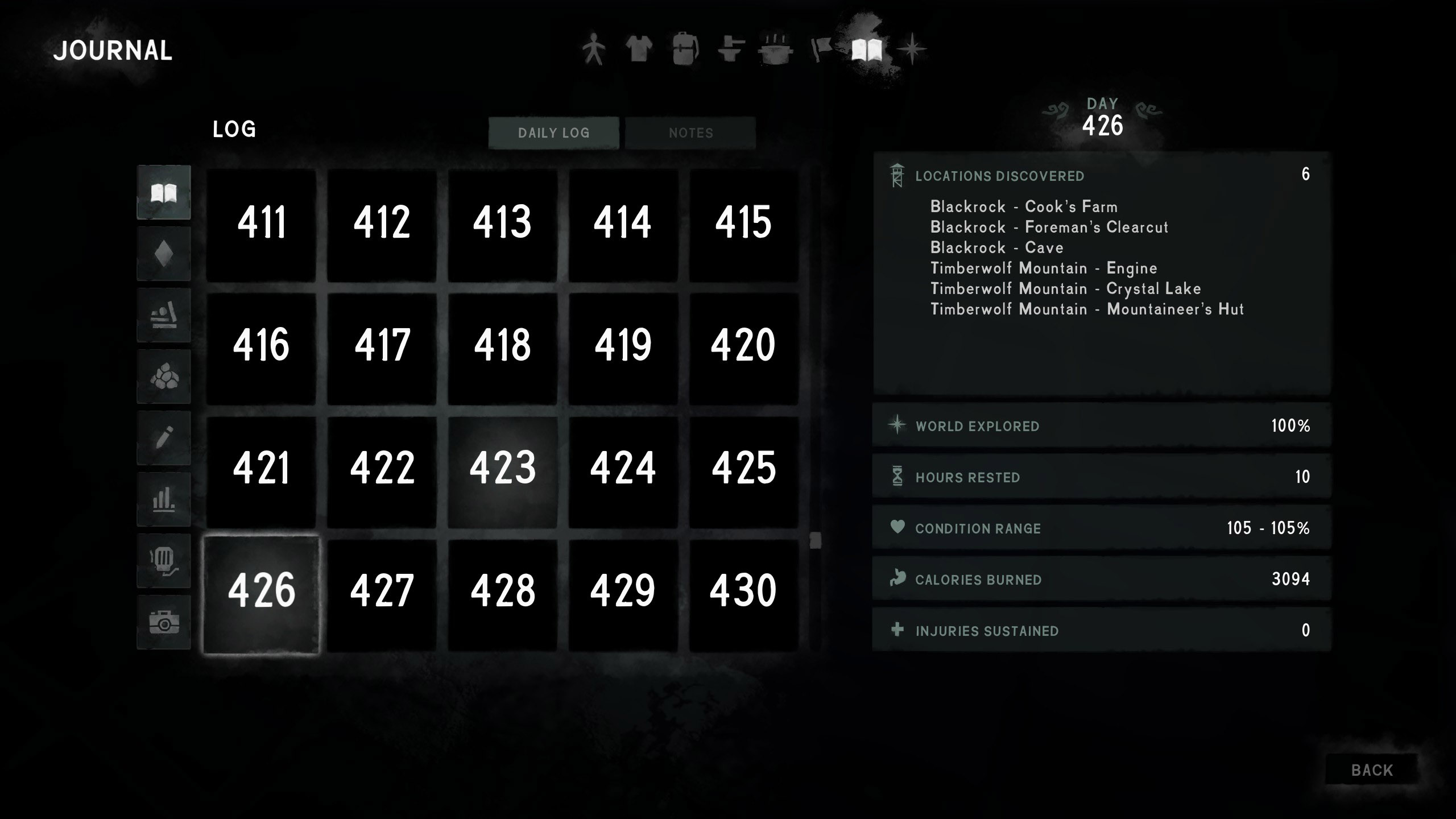Show the camera photos journal section
Viewport: 1456px width, 819px height.
pyautogui.click(x=164, y=622)
